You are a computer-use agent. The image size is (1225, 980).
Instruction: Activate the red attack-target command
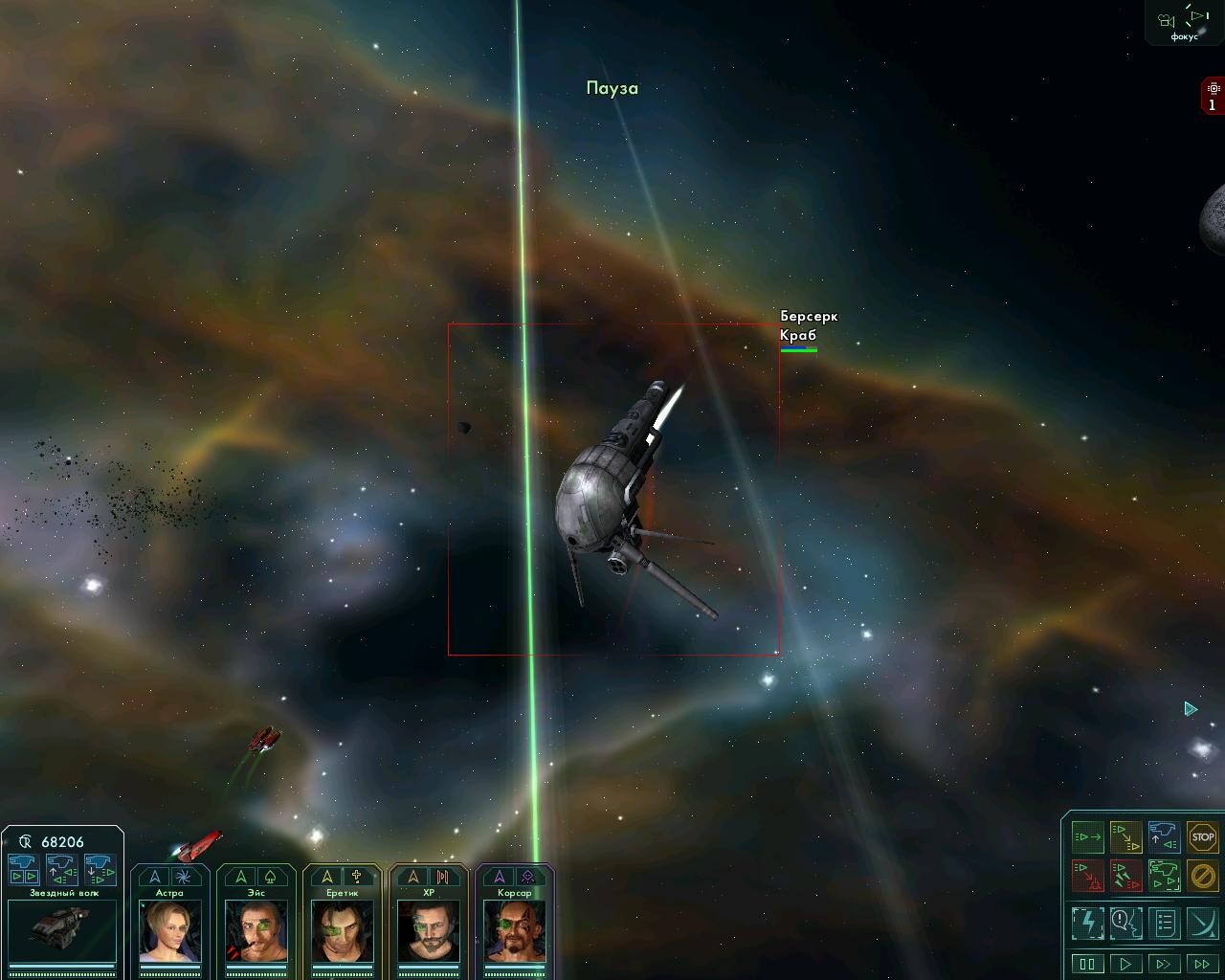click(1087, 875)
